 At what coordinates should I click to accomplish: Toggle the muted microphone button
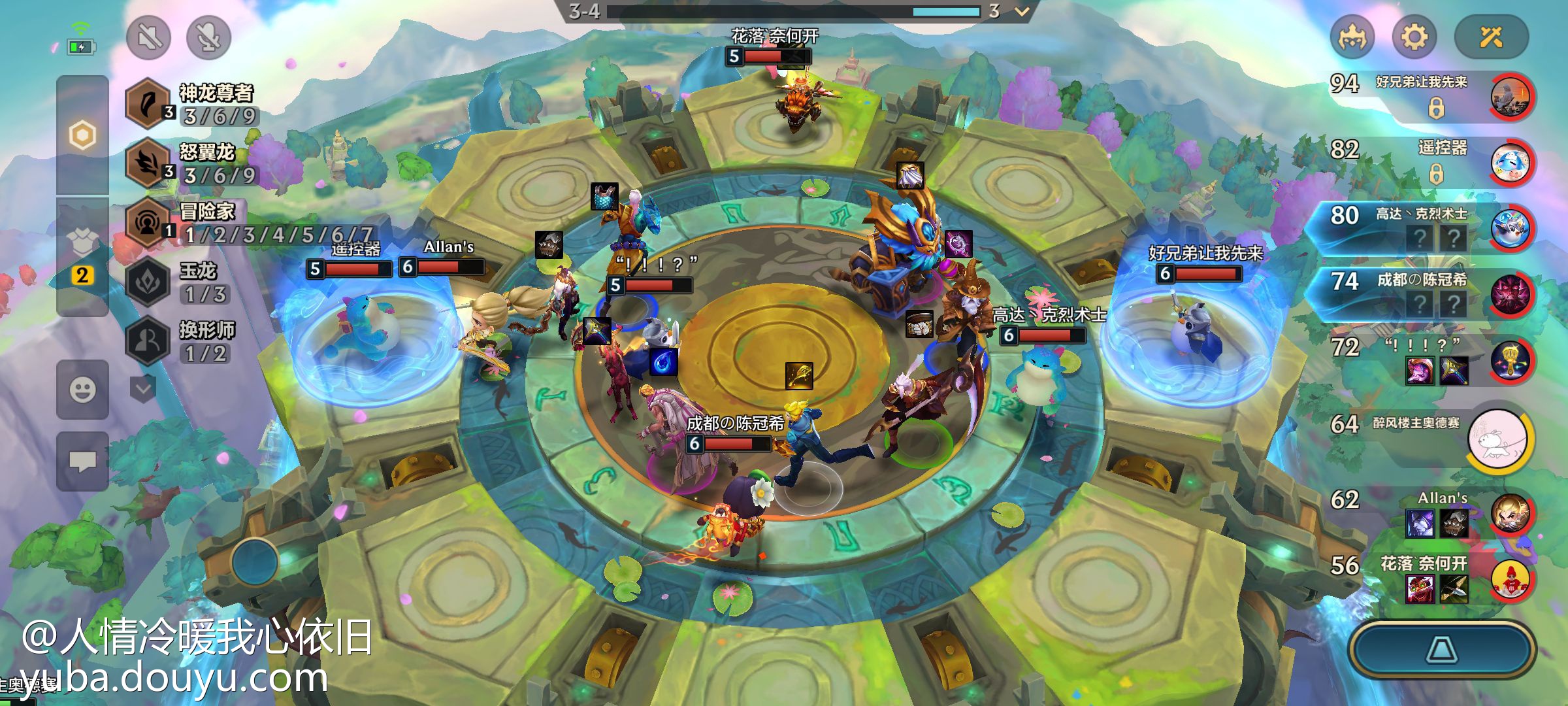[208, 37]
